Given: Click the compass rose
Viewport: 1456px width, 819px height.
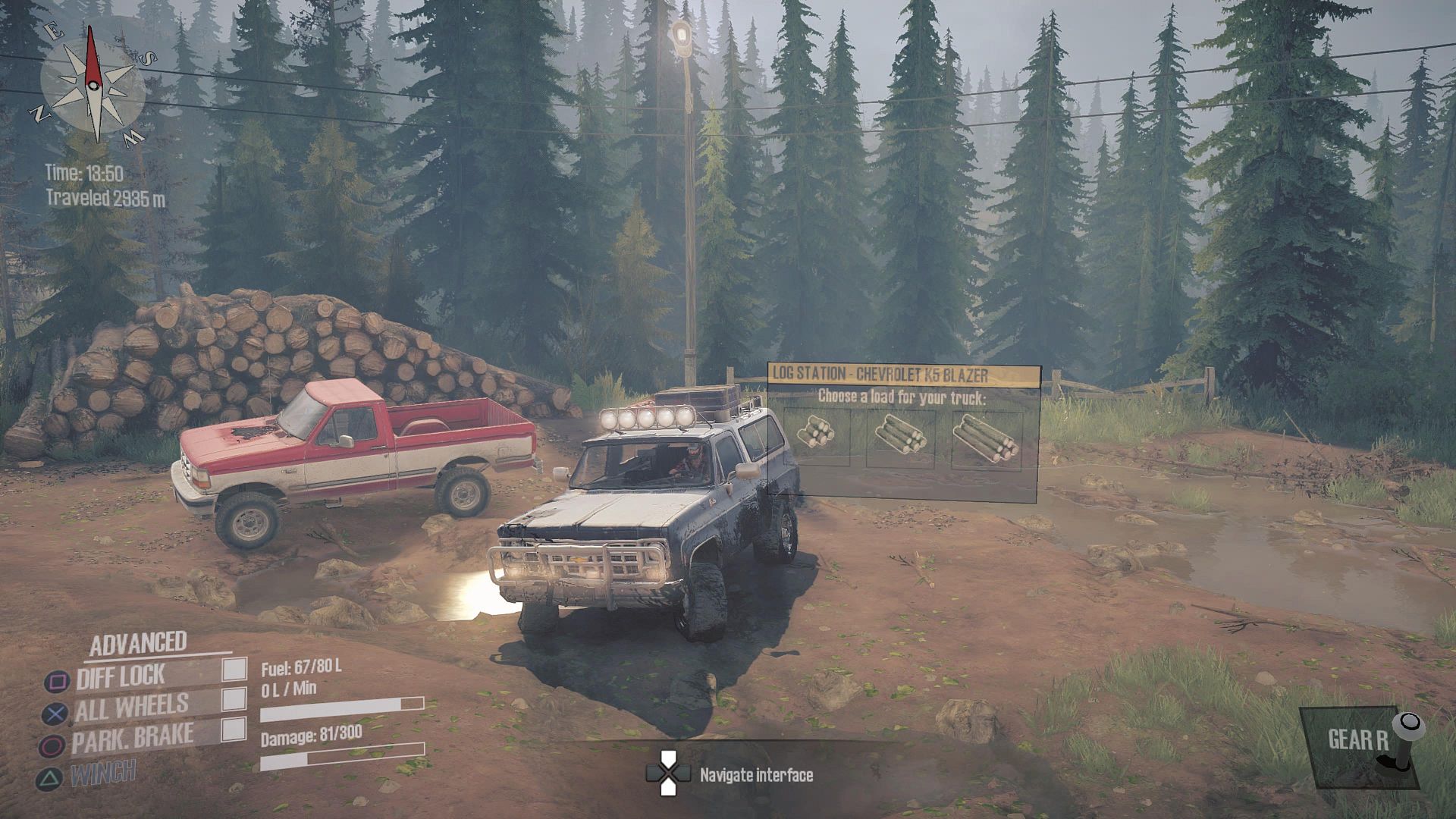Looking at the screenshot, I should 93,83.
